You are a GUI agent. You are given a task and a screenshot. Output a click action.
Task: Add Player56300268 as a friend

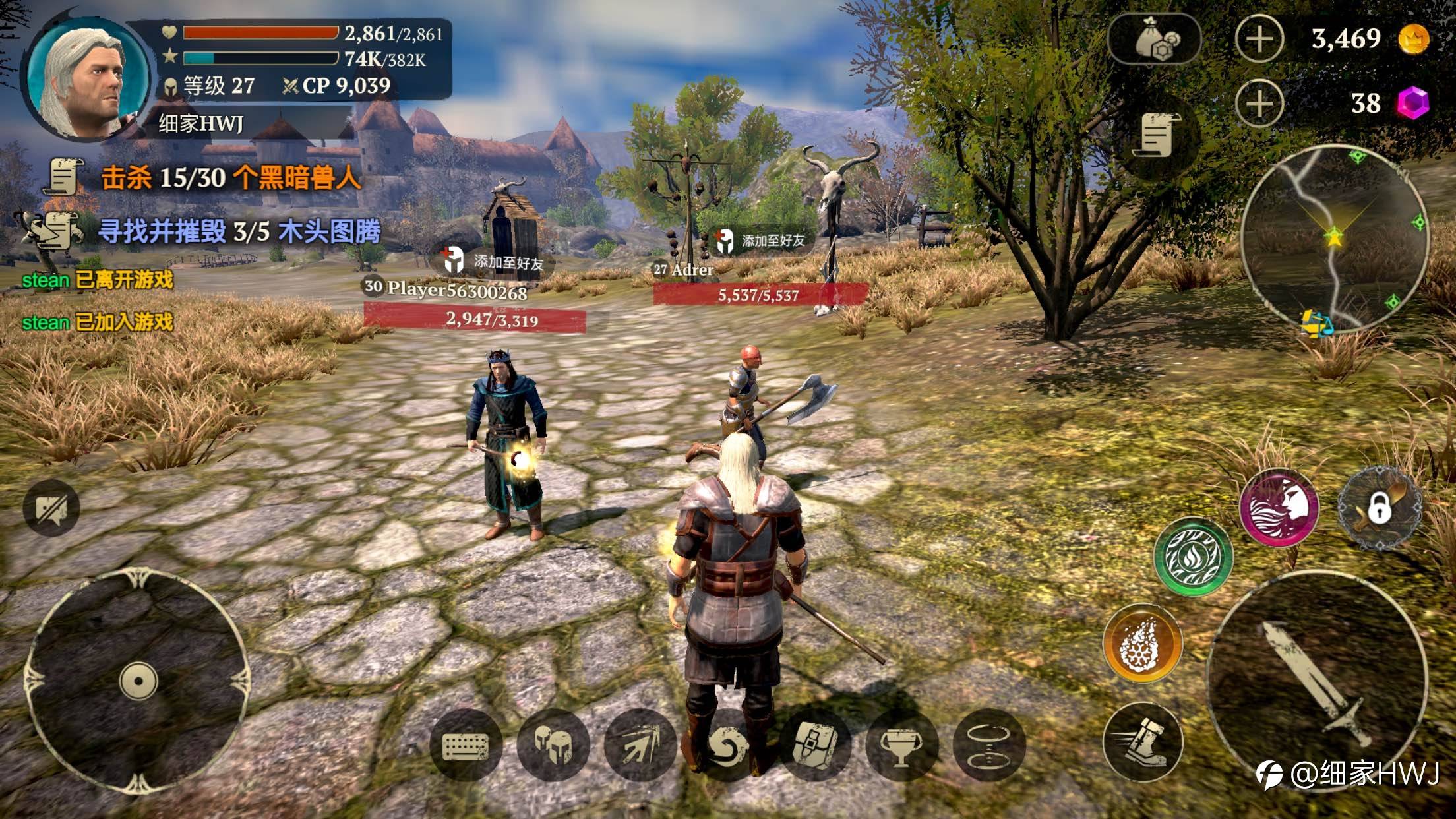tap(495, 262)
